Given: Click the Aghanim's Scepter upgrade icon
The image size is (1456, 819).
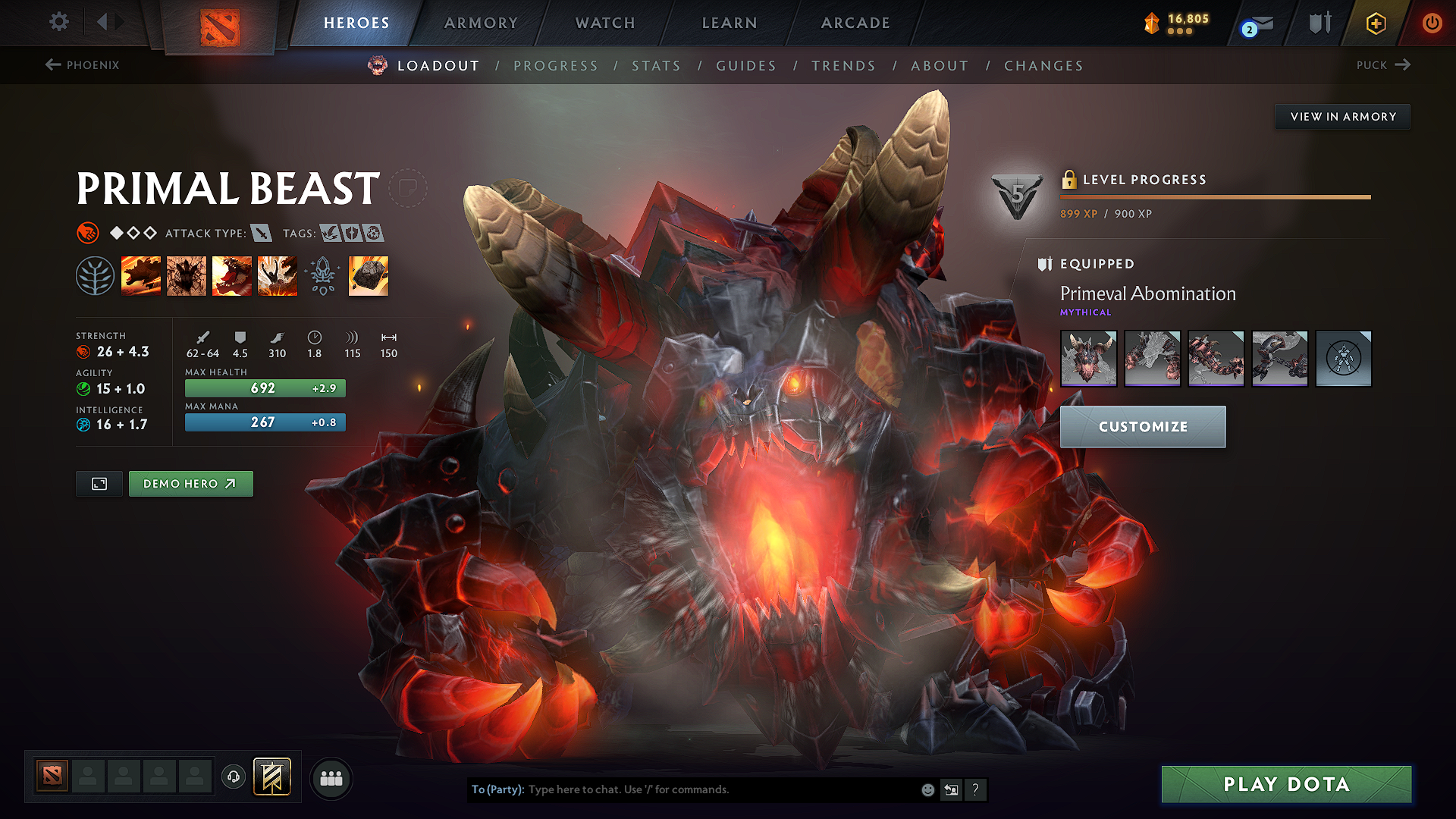Looking at the screenshot, I should pos(322,275).
